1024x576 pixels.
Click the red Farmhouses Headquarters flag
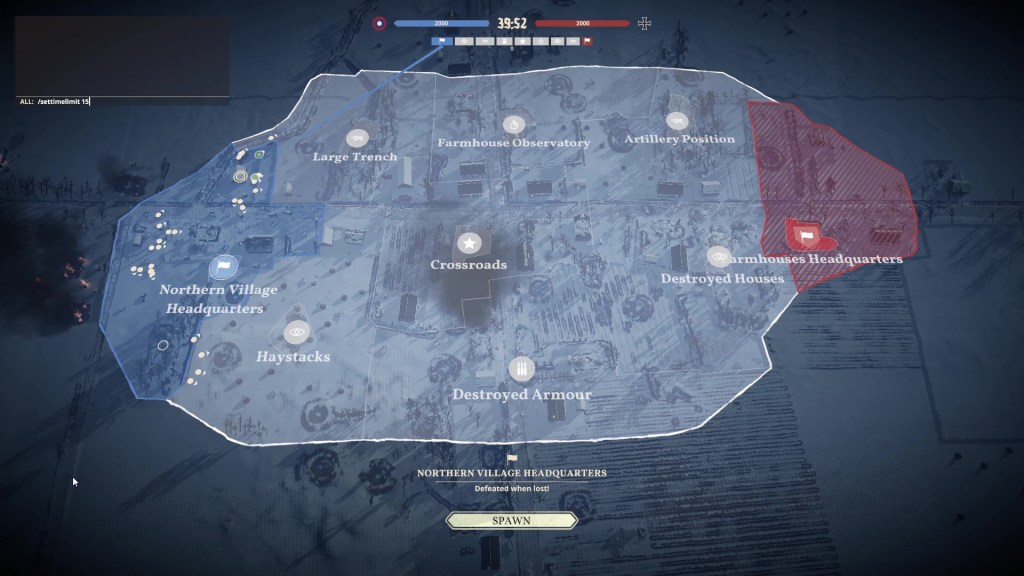click(806, 236)
